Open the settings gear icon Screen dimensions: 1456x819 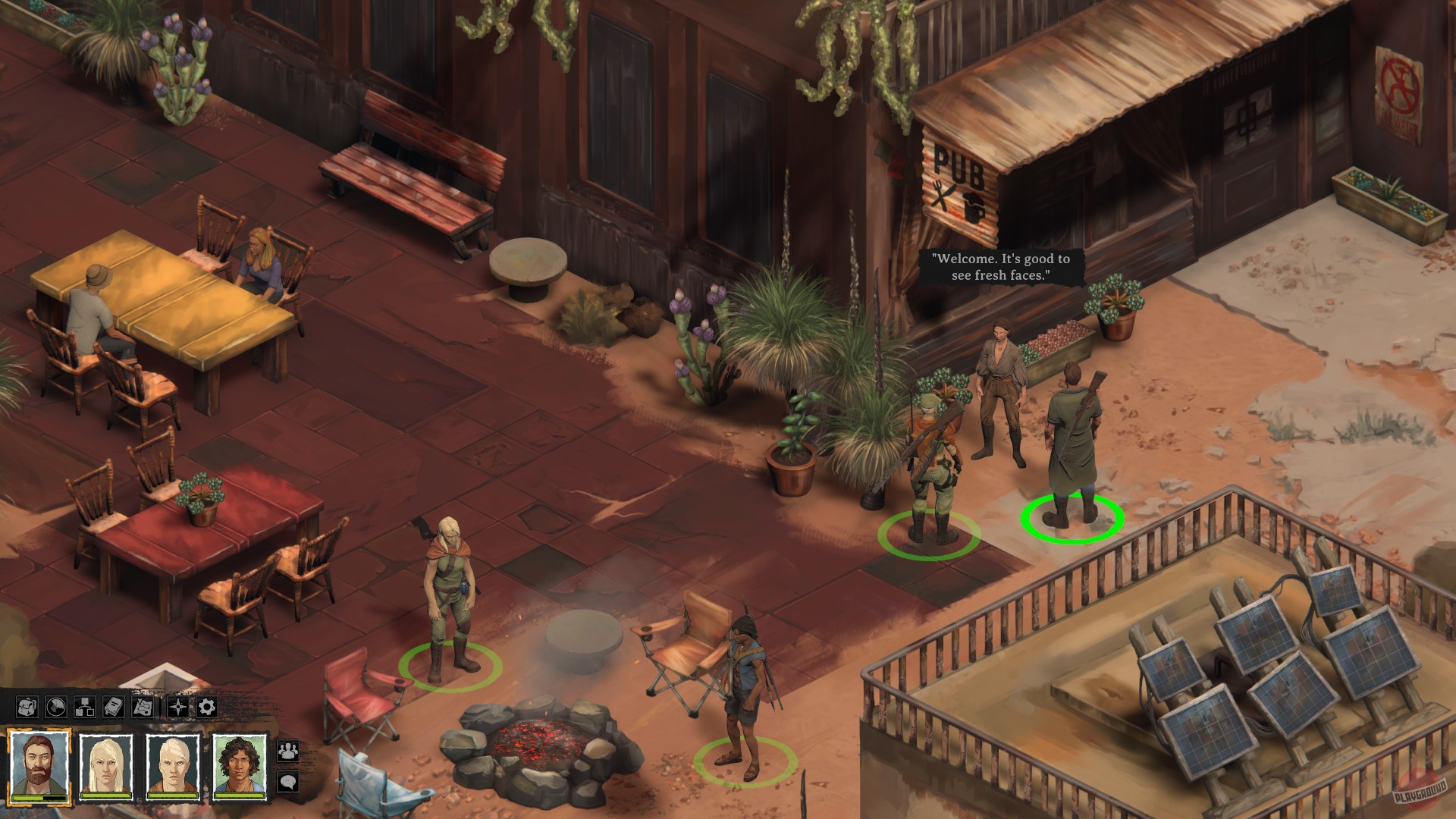(206, 706)
